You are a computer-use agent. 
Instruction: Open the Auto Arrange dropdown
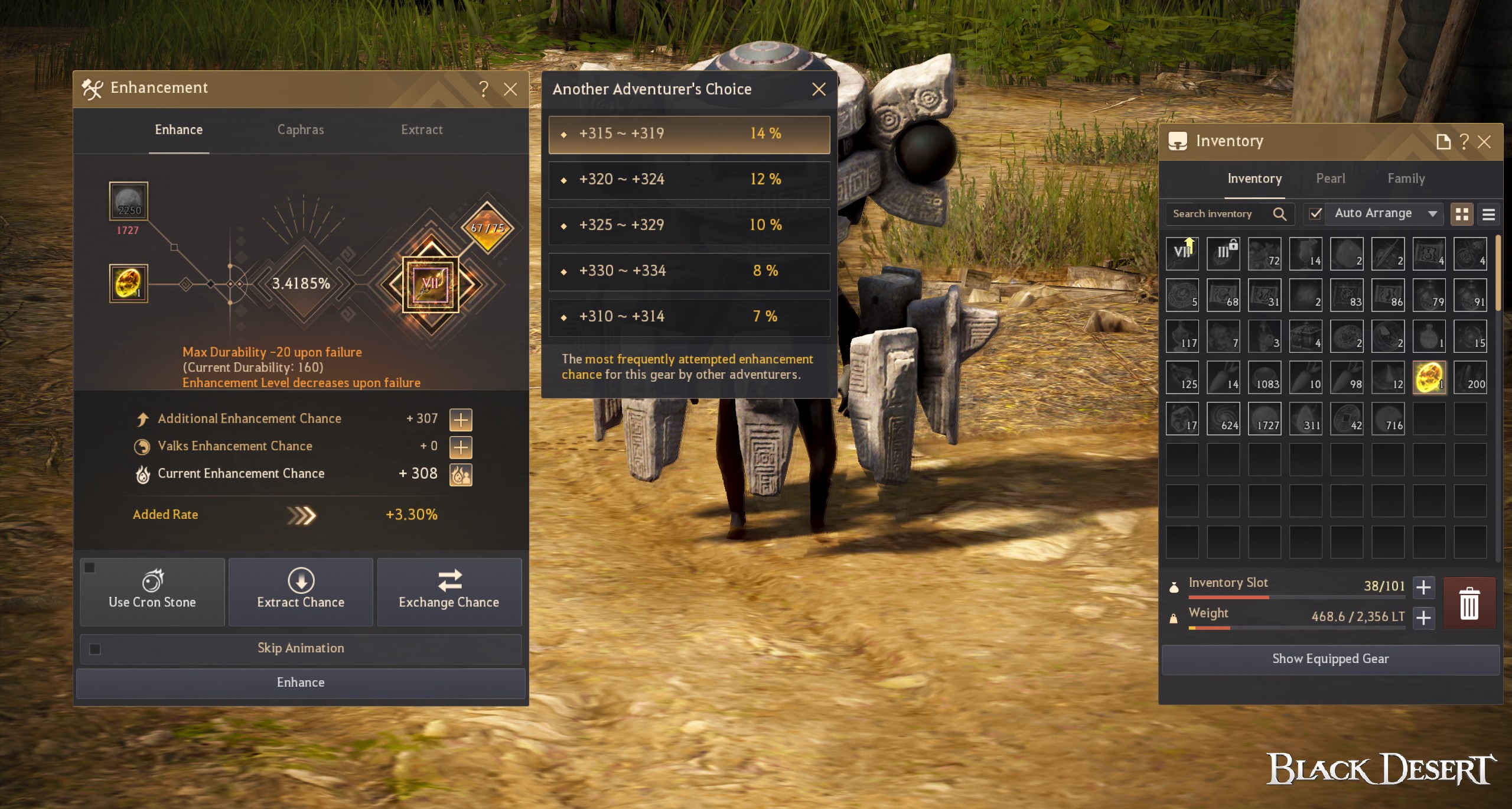tap(1432, 214)
